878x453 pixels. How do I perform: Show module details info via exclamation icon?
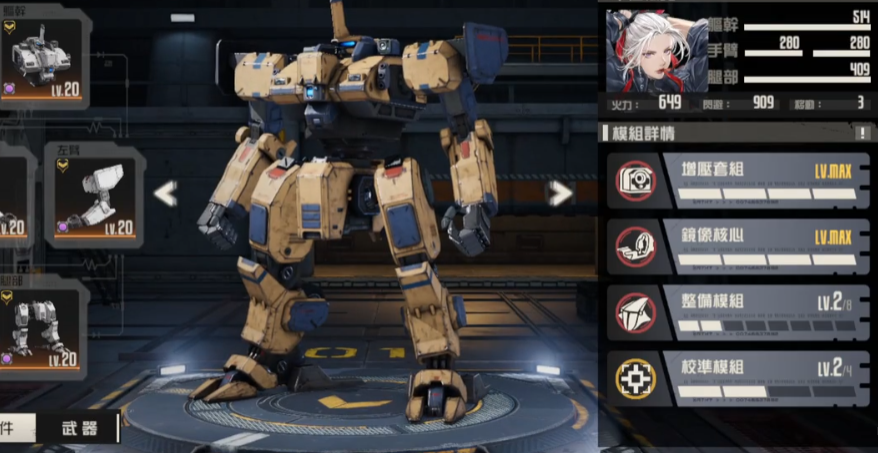[x=863, y=133]
